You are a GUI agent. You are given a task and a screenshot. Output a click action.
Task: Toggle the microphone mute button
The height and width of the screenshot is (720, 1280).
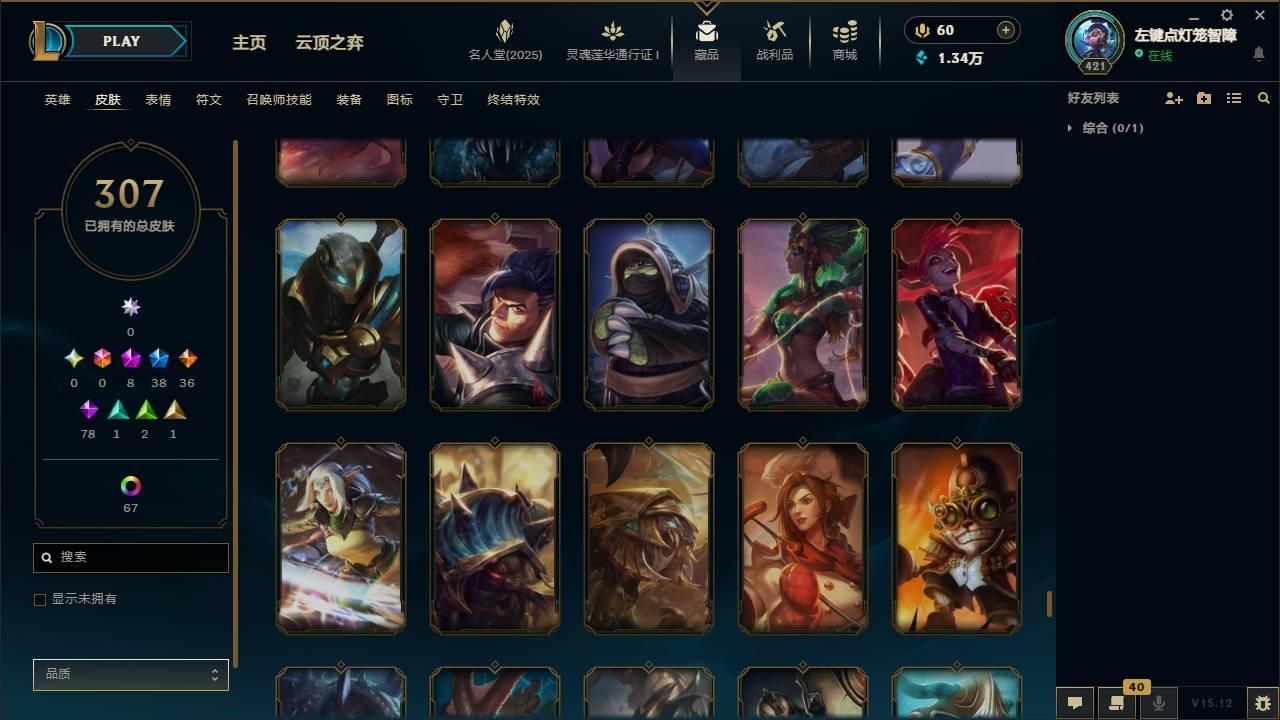click(x=1158, y=703)
